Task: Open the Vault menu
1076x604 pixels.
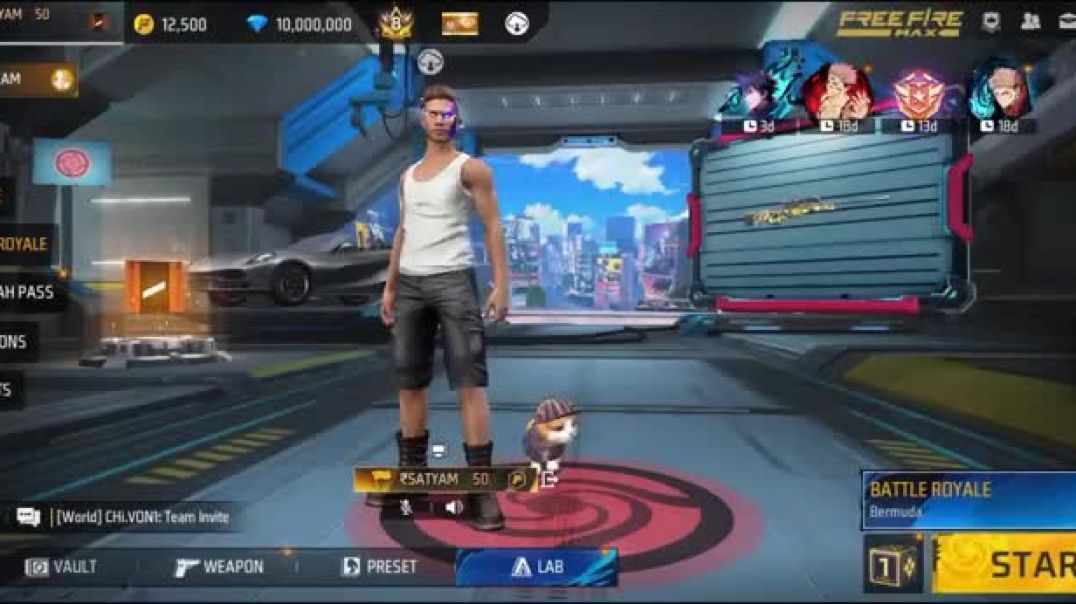Action: click(x=62, y=567)
